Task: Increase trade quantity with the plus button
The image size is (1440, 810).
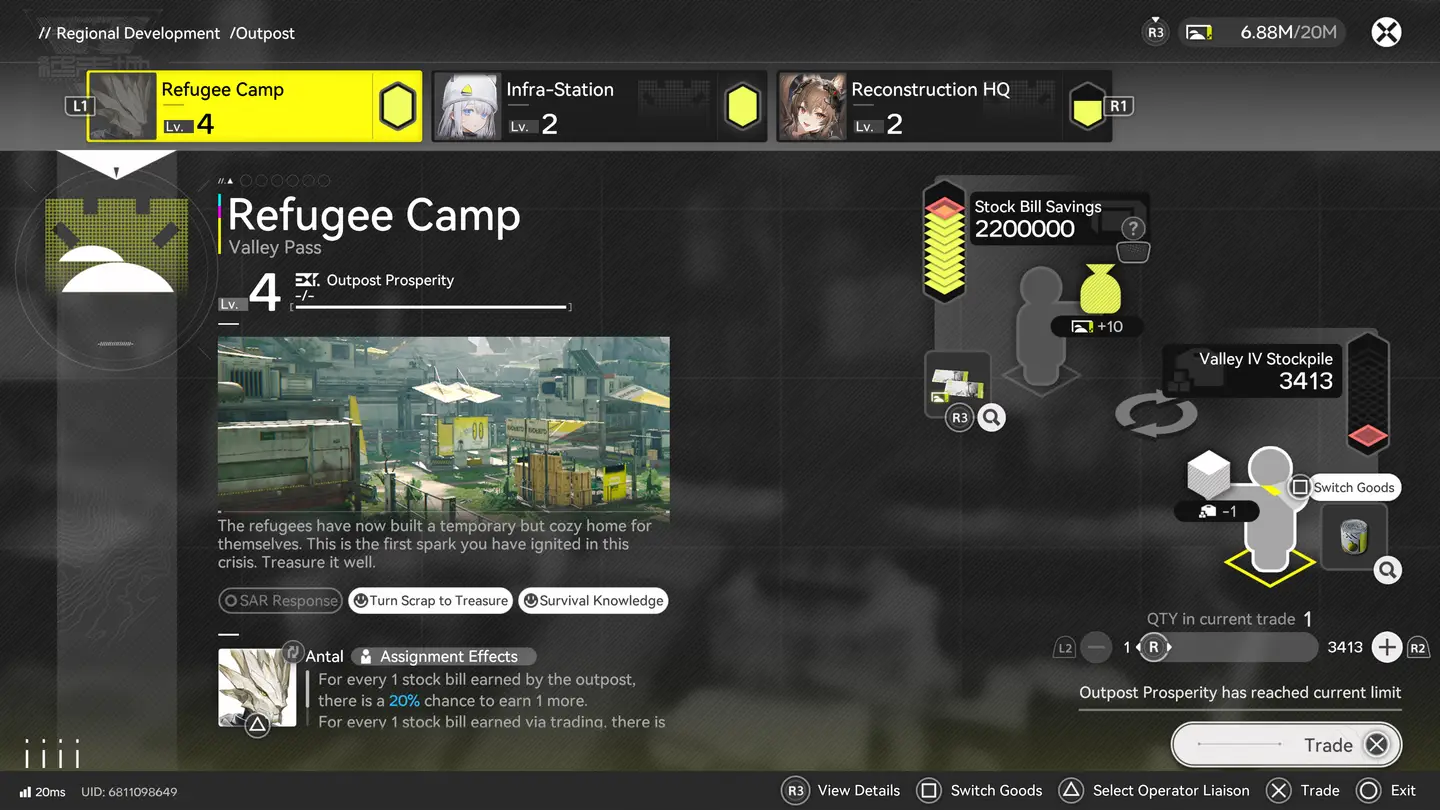Action: tap(1386, 648)
